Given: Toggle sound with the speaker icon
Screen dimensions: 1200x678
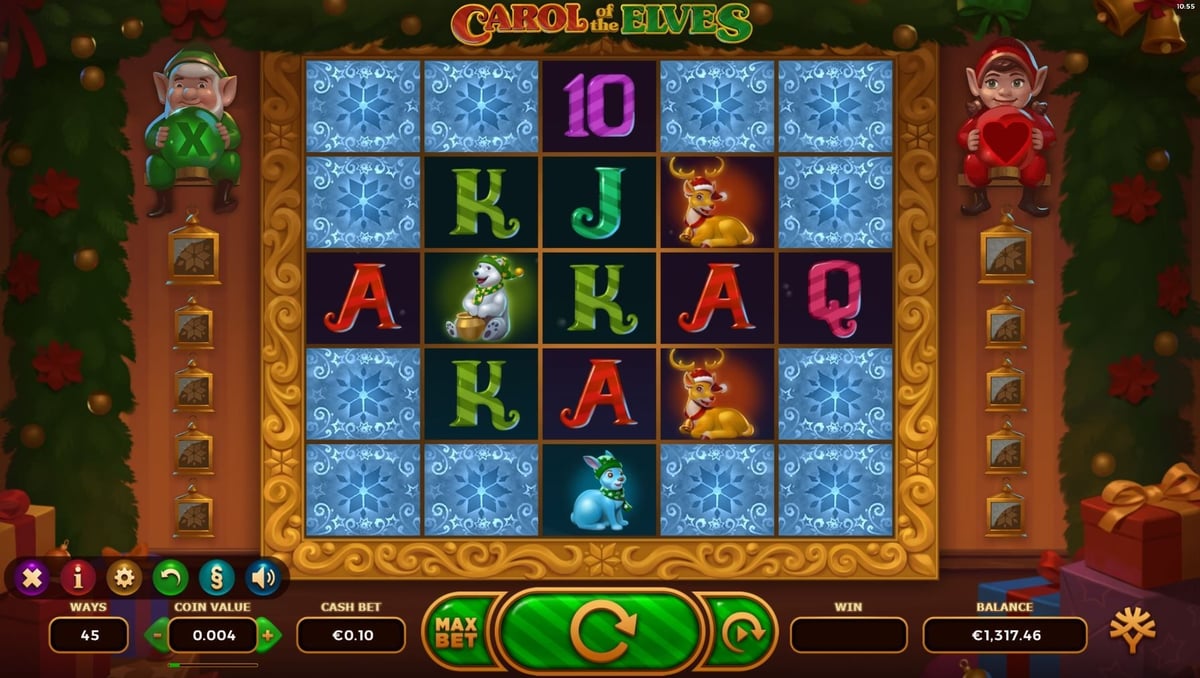Looking at the screenshot, I should [262, 577].
